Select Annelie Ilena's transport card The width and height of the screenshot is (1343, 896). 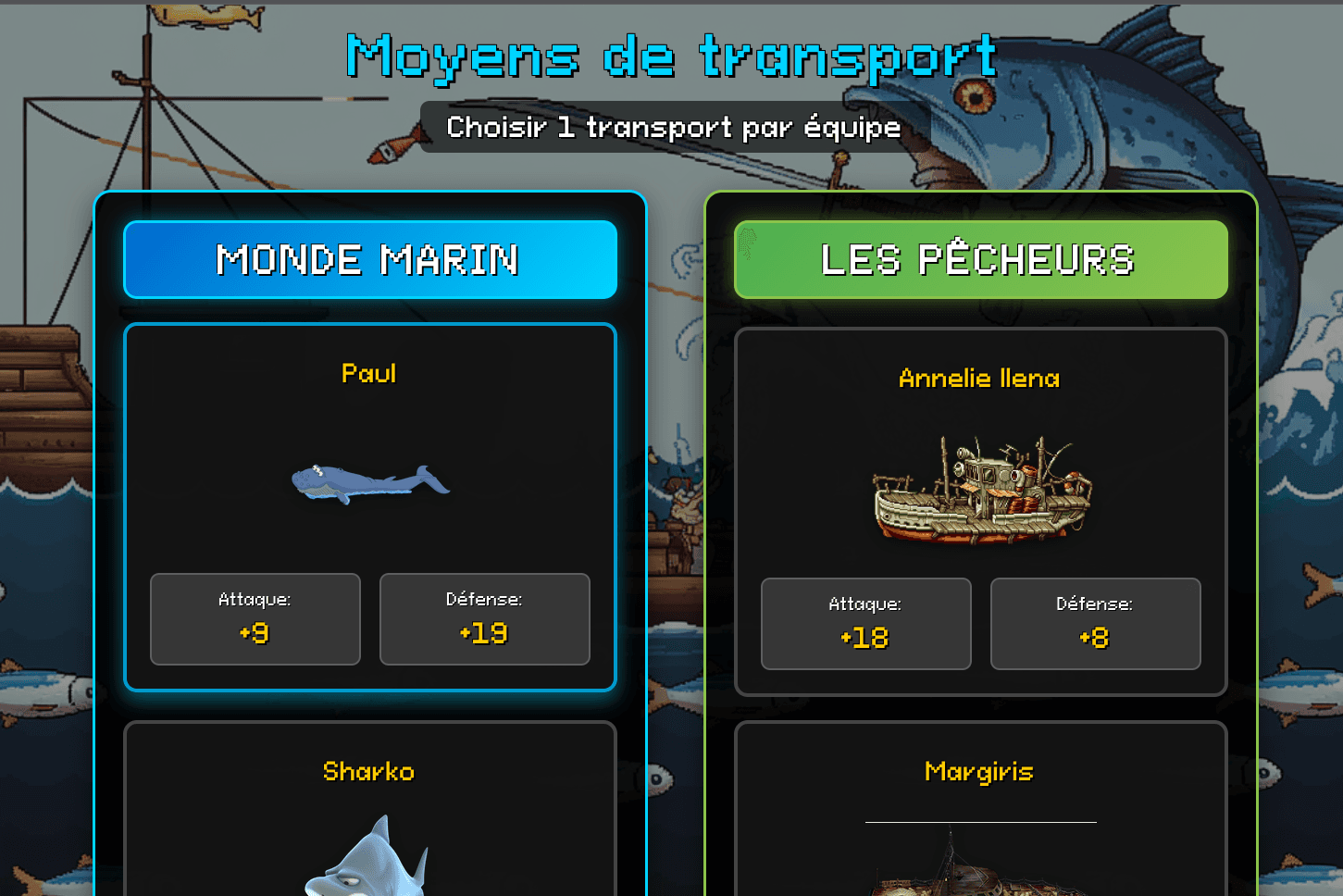coord(980,509)
